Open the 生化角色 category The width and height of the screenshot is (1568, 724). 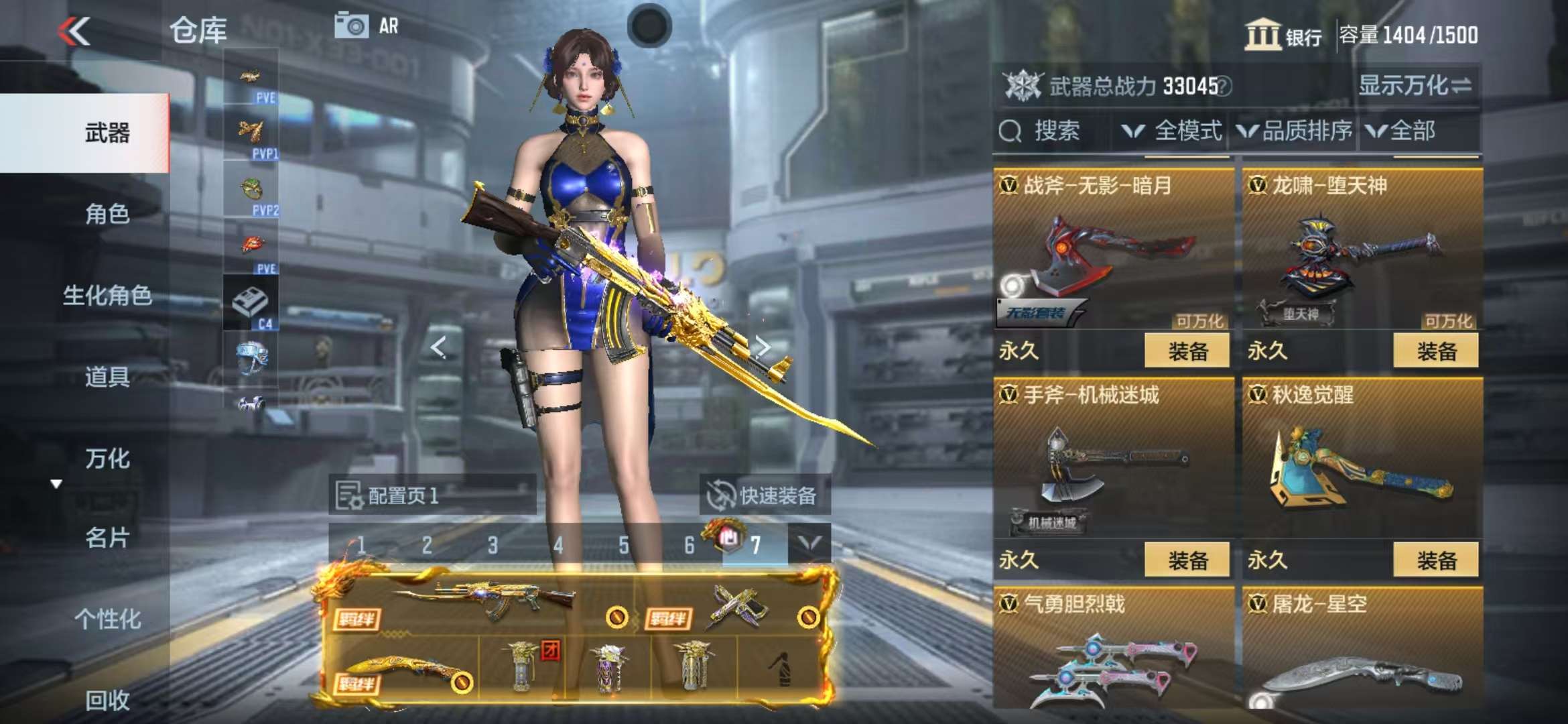107,296
